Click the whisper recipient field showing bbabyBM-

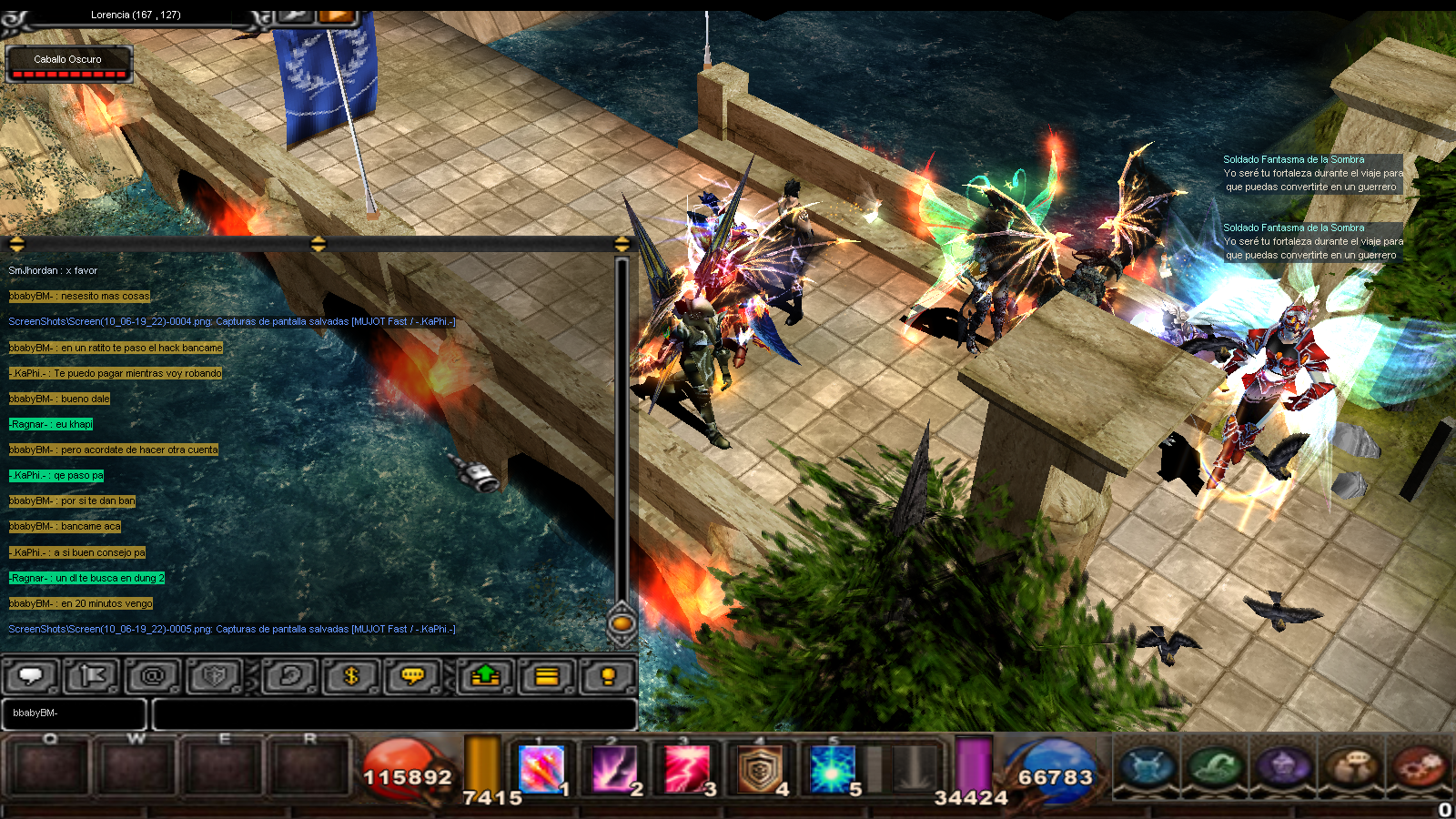click(x=75, y=713)
